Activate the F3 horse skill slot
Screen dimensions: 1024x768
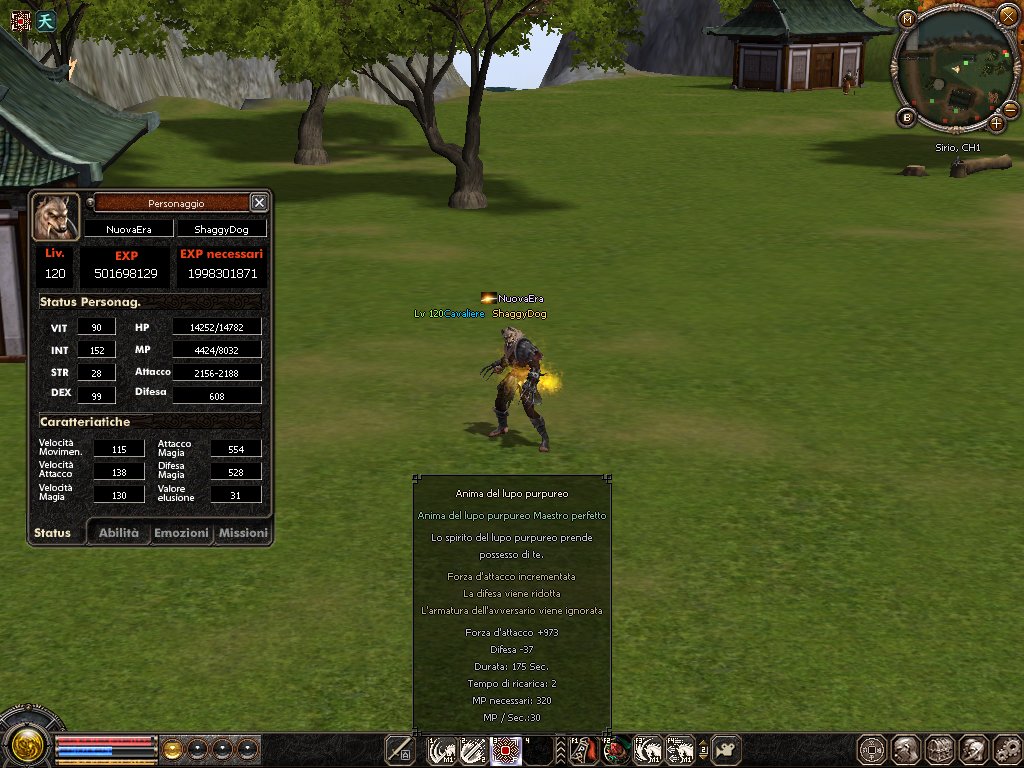click(x=649, y=749)
